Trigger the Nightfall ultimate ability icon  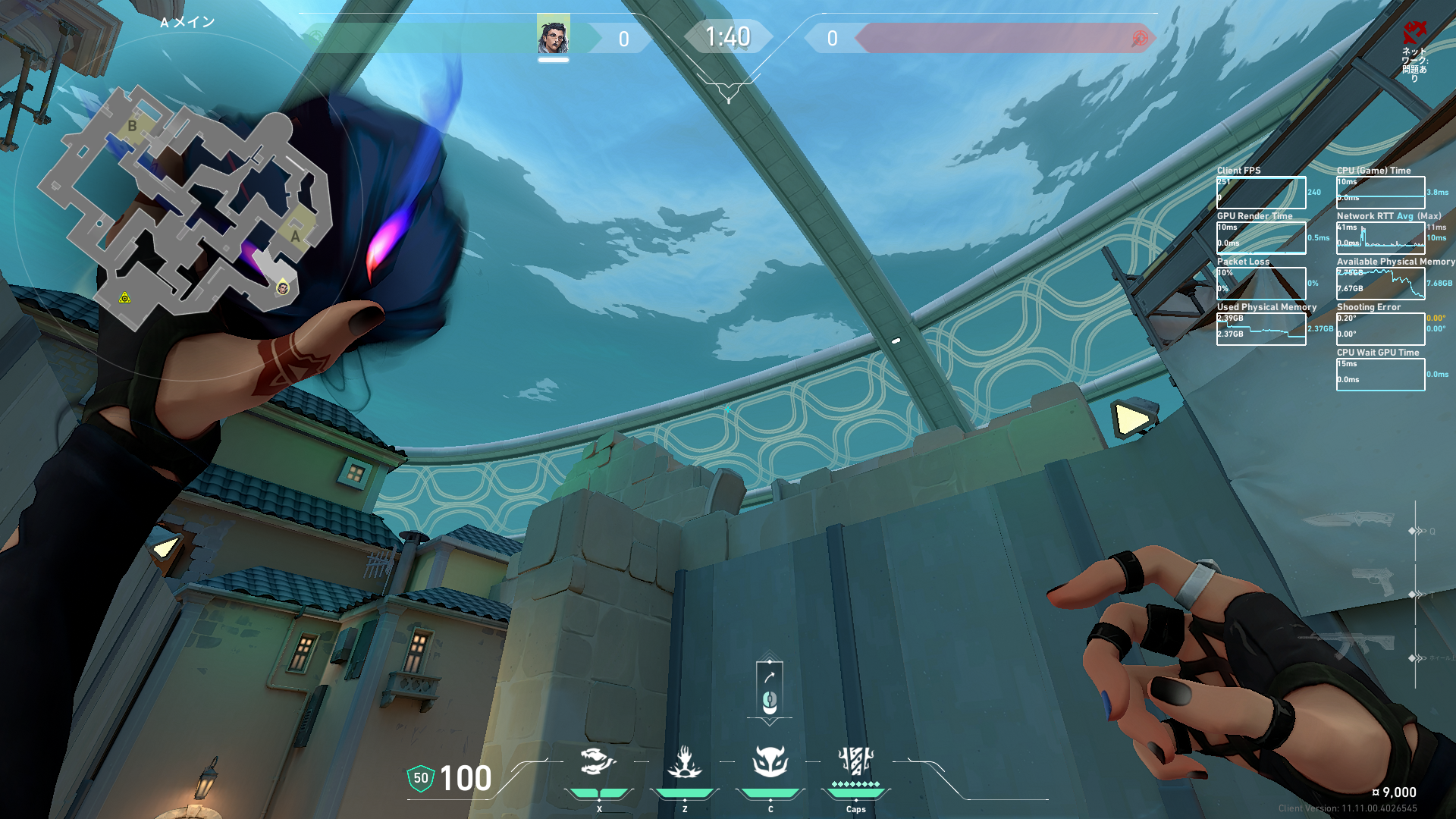pos(855,761)
